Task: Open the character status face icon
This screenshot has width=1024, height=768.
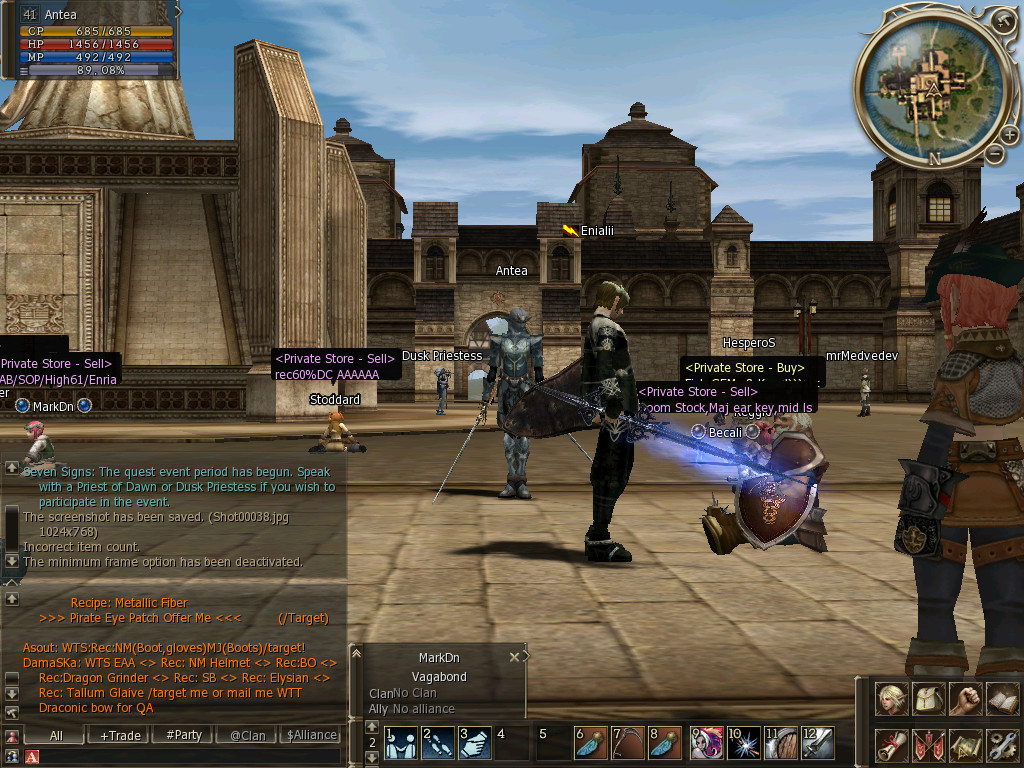Action: click(x=892, y=700)
